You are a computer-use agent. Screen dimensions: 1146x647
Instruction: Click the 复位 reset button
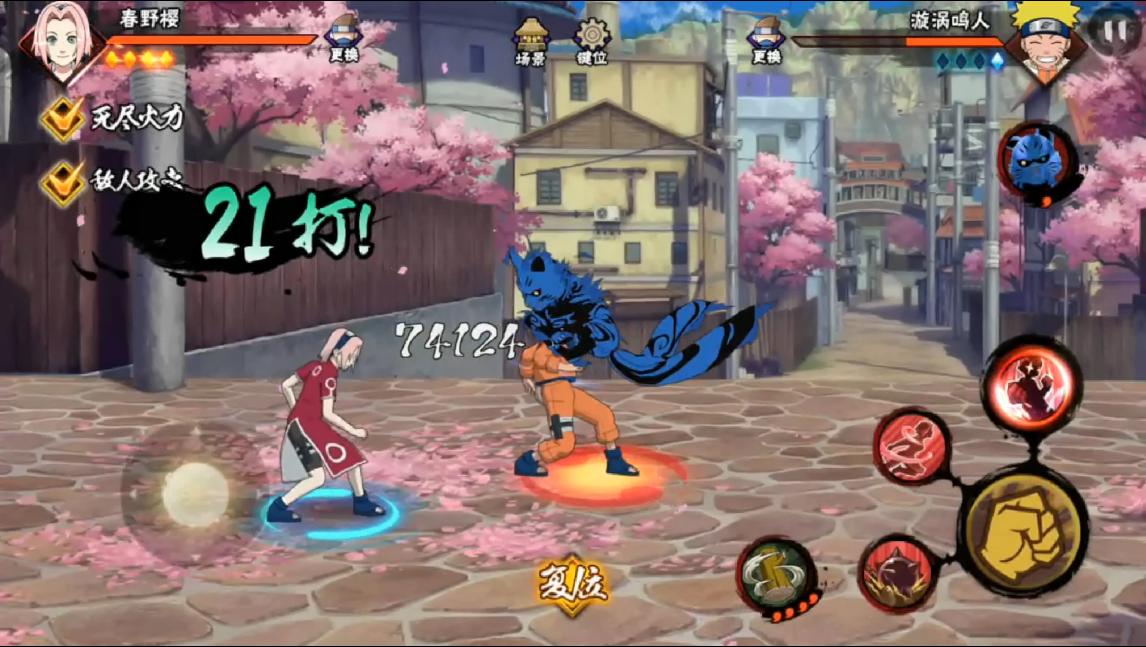[573, 585]
